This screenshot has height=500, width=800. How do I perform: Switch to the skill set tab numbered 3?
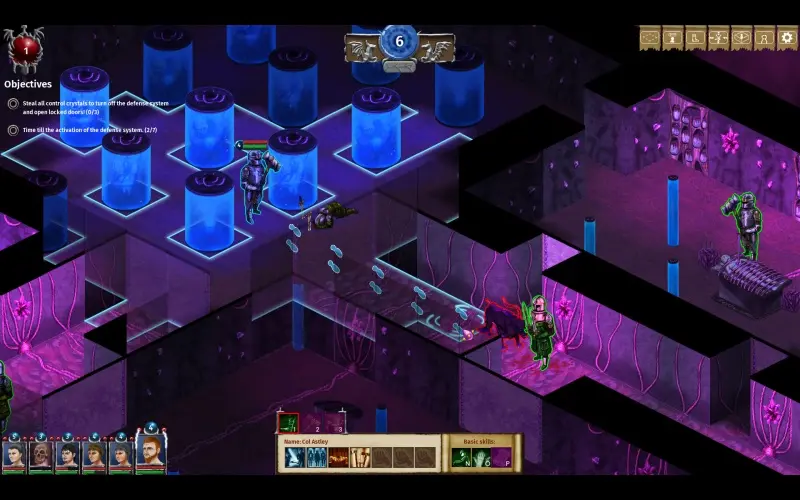(x=337, y=423)
